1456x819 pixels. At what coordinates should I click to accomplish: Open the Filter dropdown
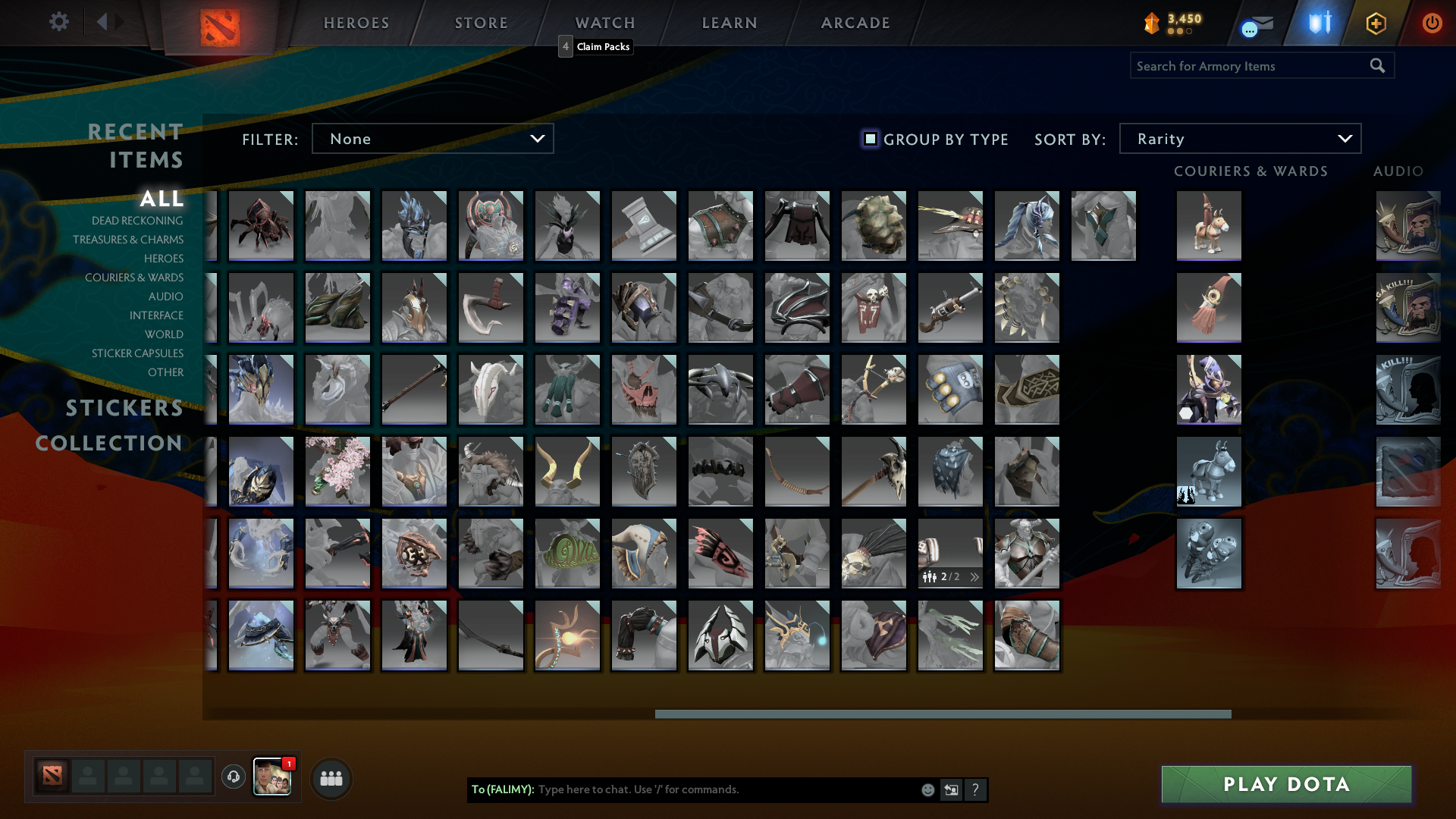[x=432, y=138]
